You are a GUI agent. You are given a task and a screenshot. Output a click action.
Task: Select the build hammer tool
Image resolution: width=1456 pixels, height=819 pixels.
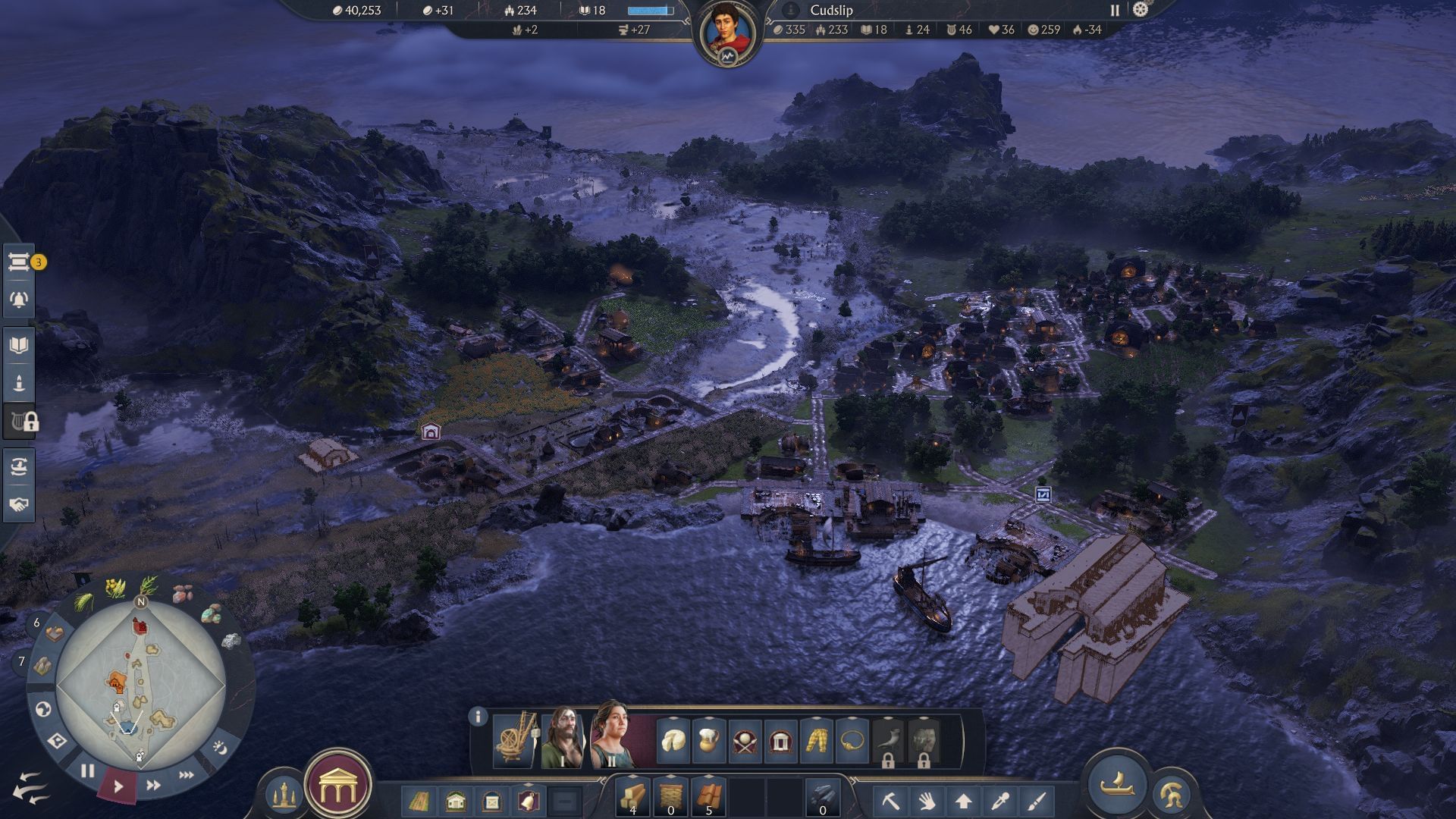(x=890, y=801)
